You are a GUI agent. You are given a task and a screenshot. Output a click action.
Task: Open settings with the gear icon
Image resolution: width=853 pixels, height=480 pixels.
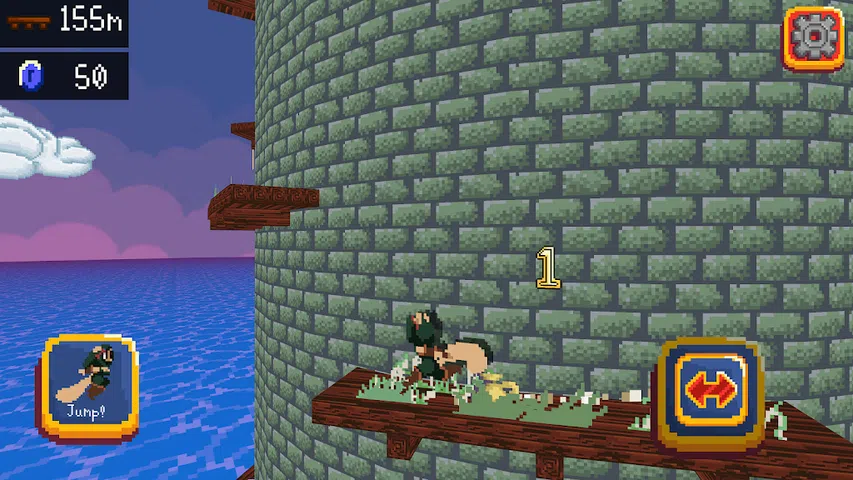tap(813, 39)
